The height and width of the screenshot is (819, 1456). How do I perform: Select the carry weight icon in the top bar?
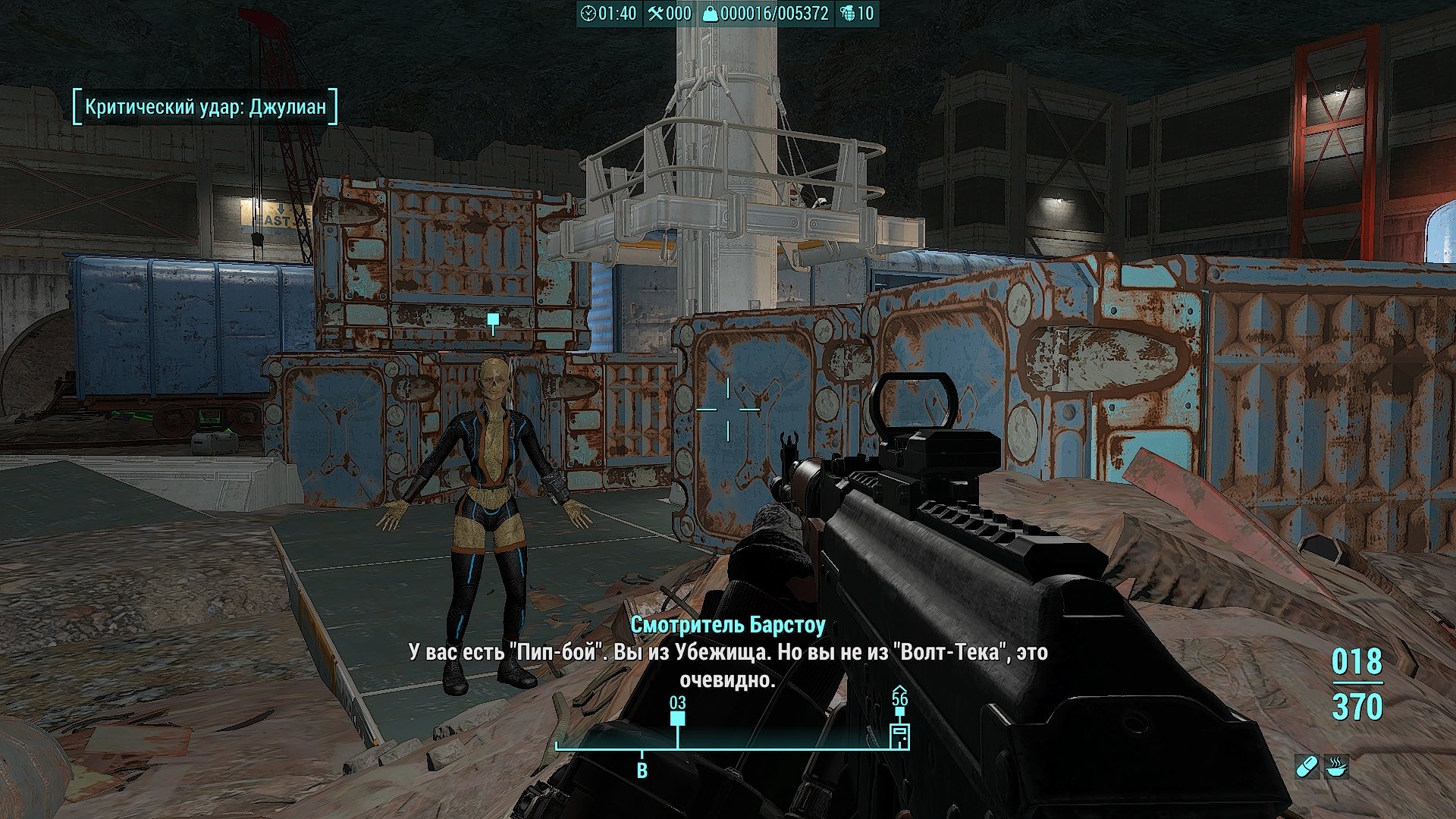coord(710,14)
